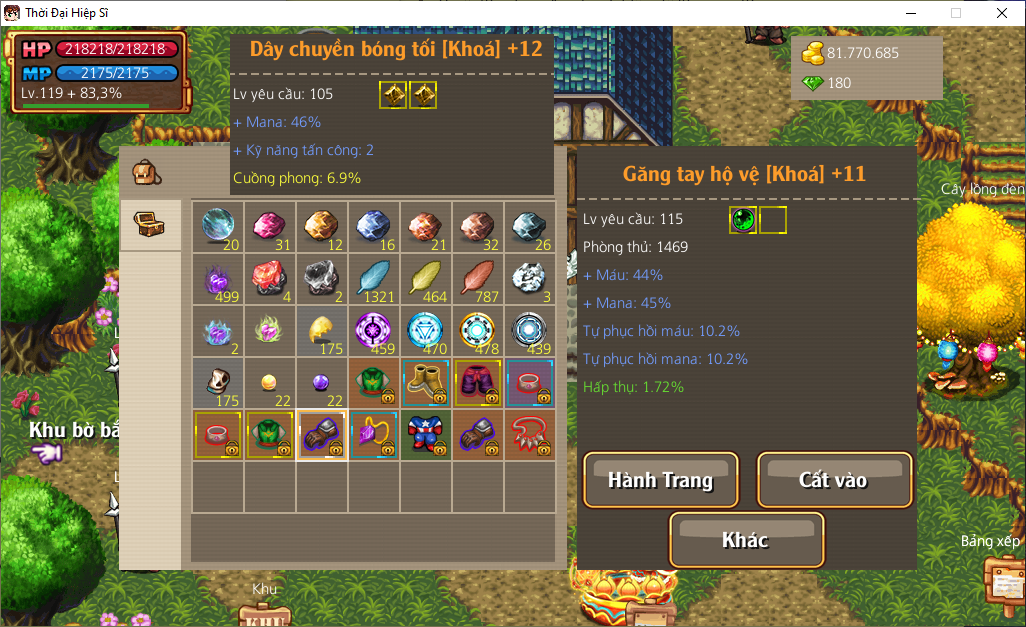Pick the yellow feather stack of 464
This screenshot has width=1026, height=627.
(426, 278)
